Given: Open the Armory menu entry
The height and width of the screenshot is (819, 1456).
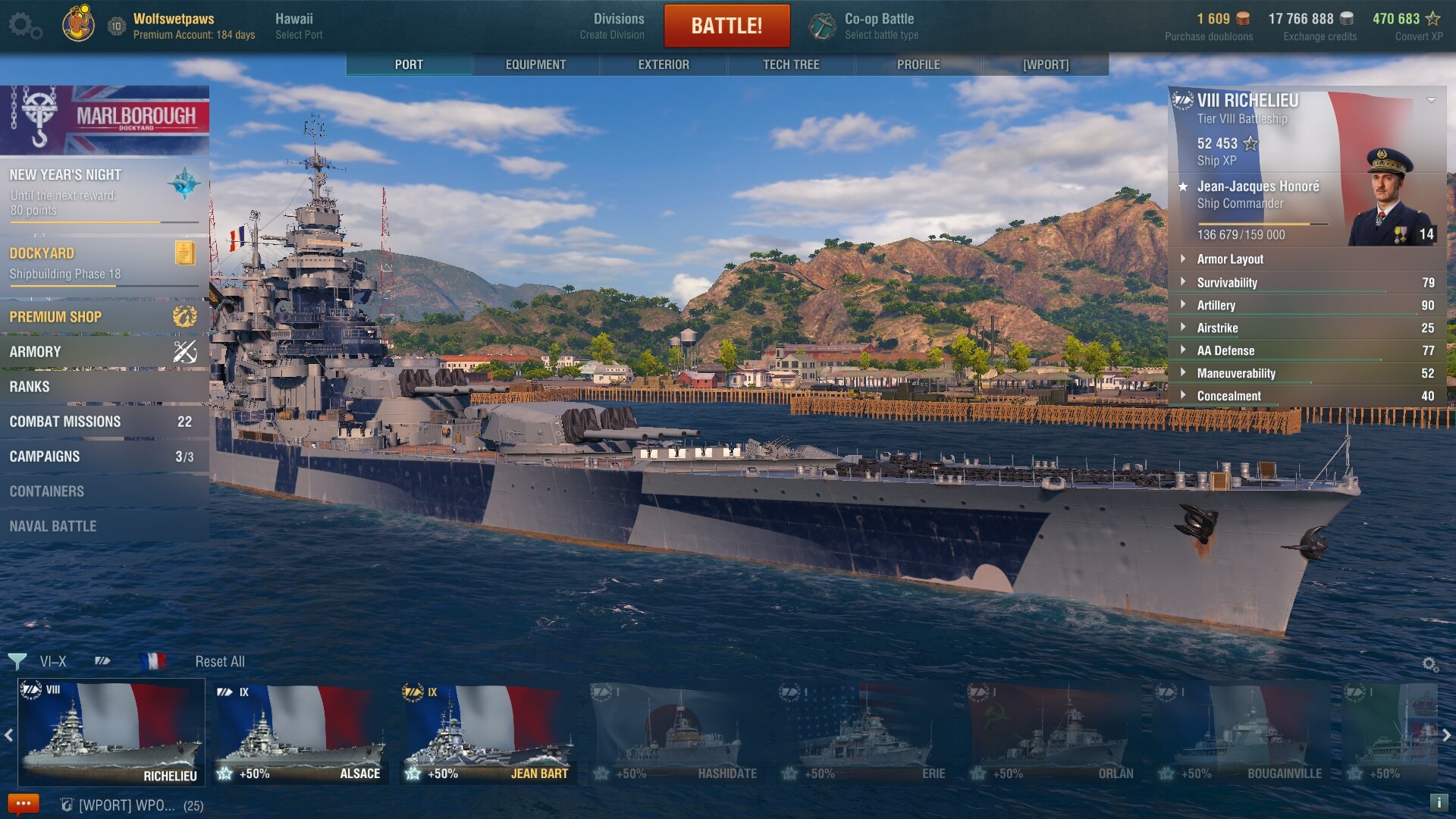Looking at the screenshot, I should [x=104, y=352].
